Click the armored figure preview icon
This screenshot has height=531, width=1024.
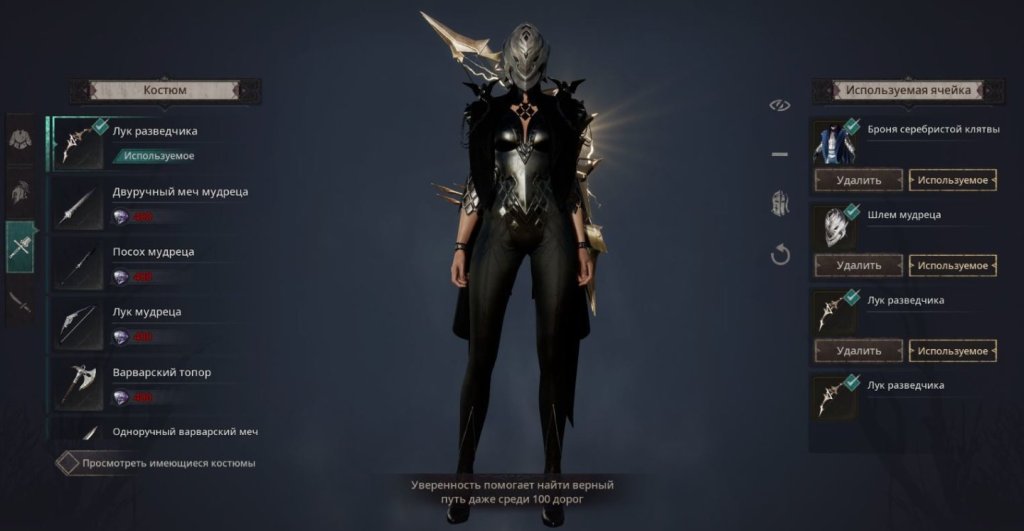click(780, 204)
